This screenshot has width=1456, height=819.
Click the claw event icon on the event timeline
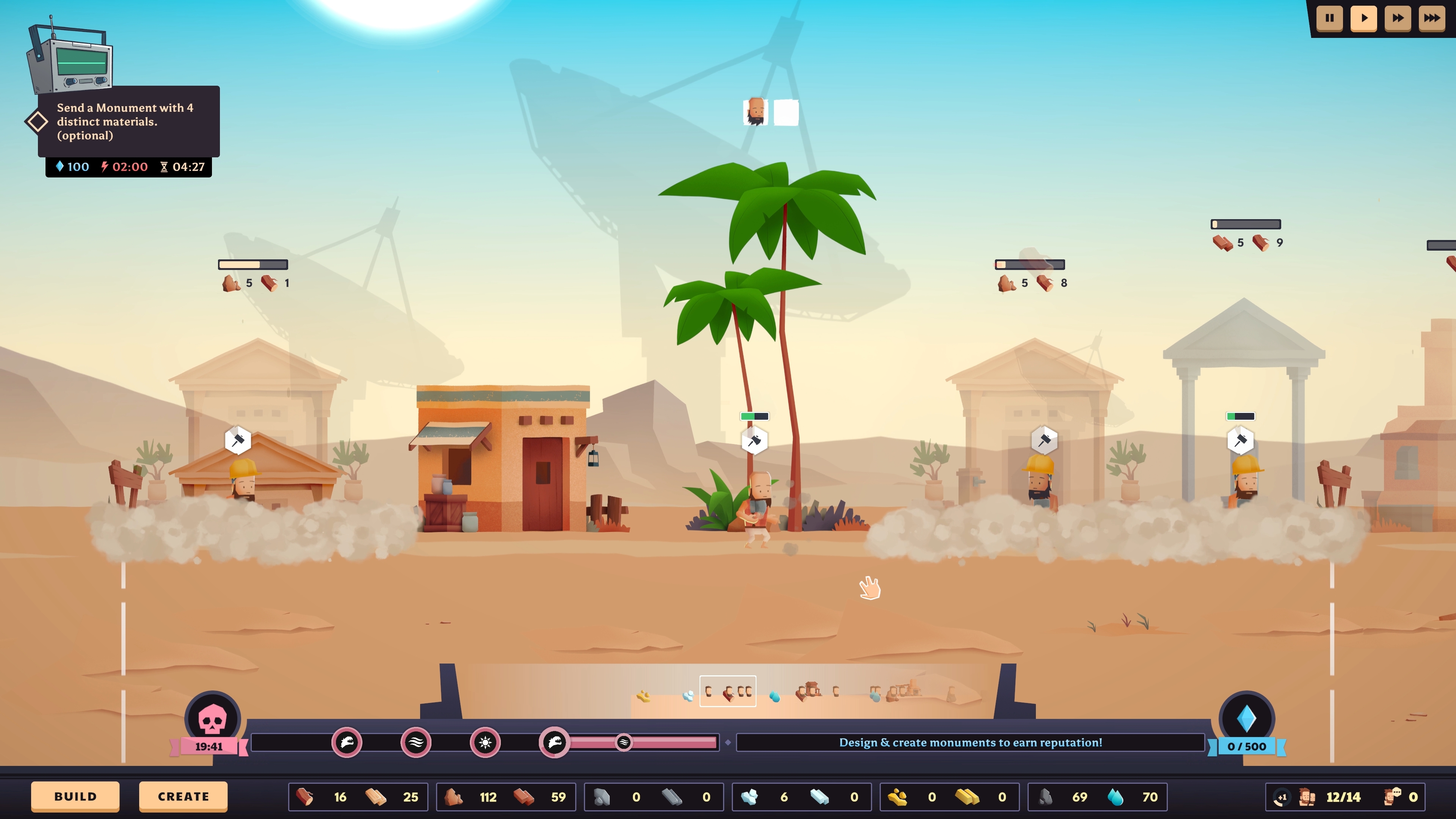[347, 744]
